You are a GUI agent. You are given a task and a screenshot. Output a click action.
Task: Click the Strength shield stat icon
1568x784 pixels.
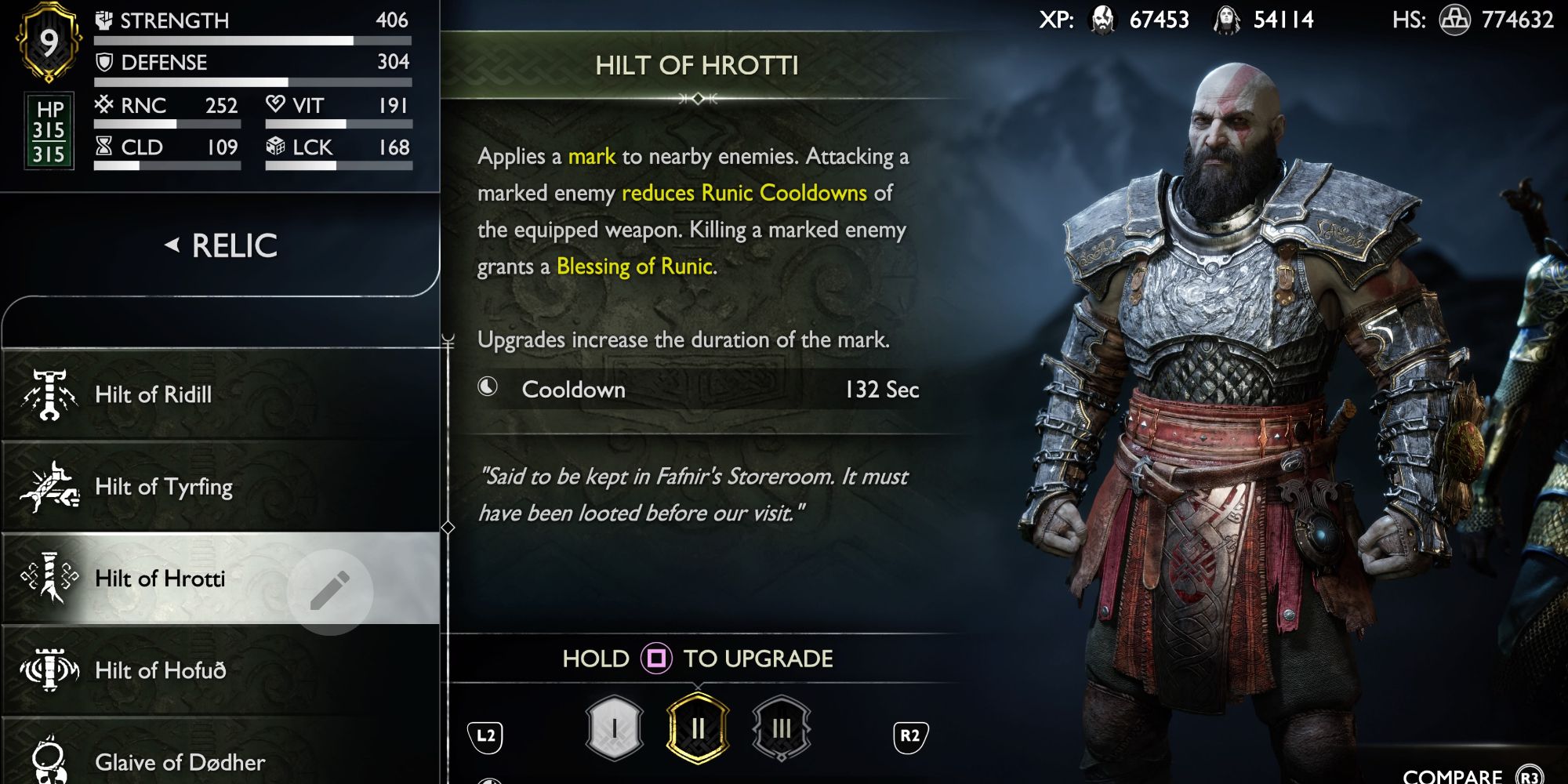click(x=103, y=19)
